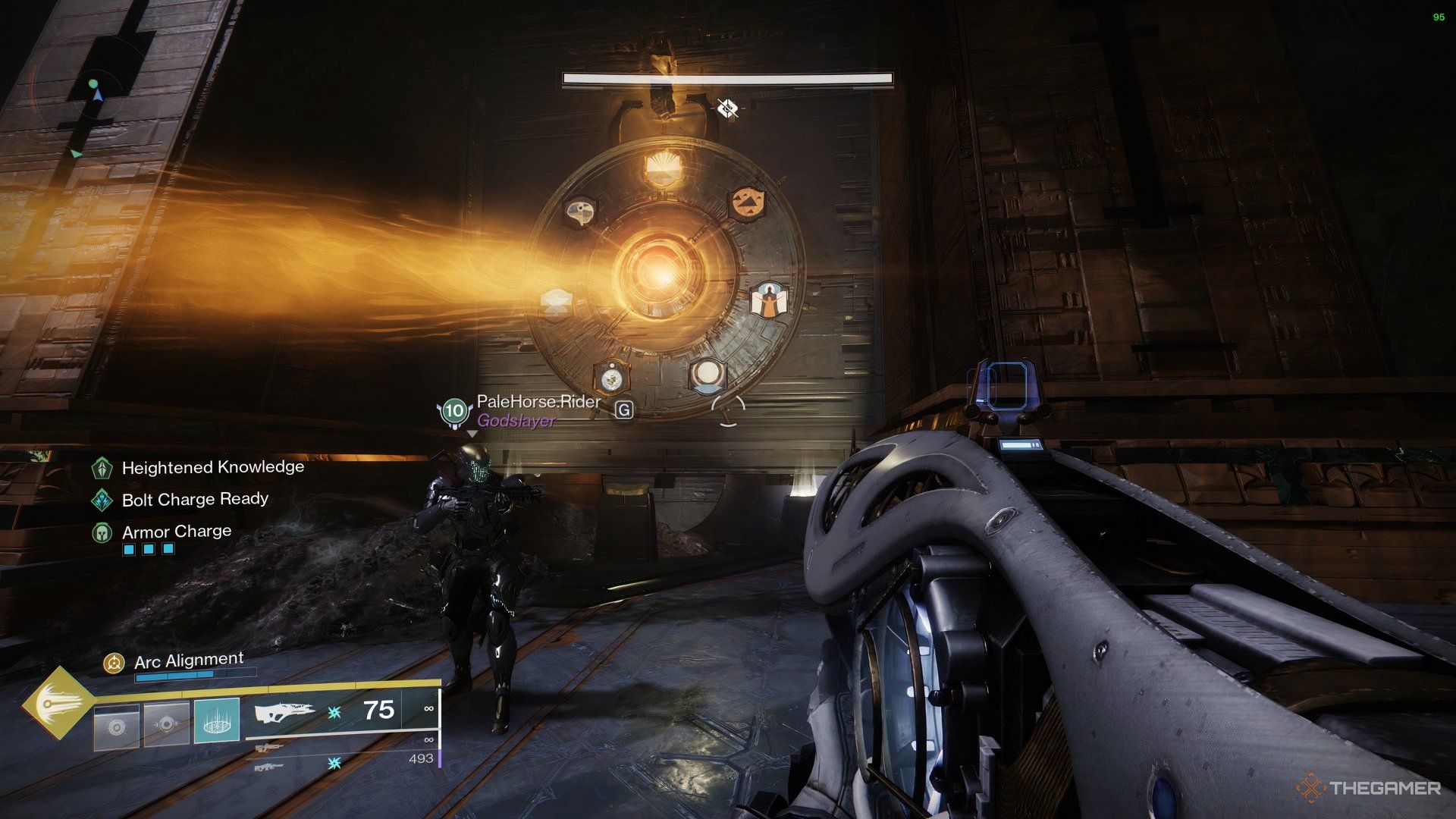The height and width of the screenshot is (819, 1456).
Task: Select the equipped weapon silhouette icon
Action: pyautogui.click(x=284, y=713)
